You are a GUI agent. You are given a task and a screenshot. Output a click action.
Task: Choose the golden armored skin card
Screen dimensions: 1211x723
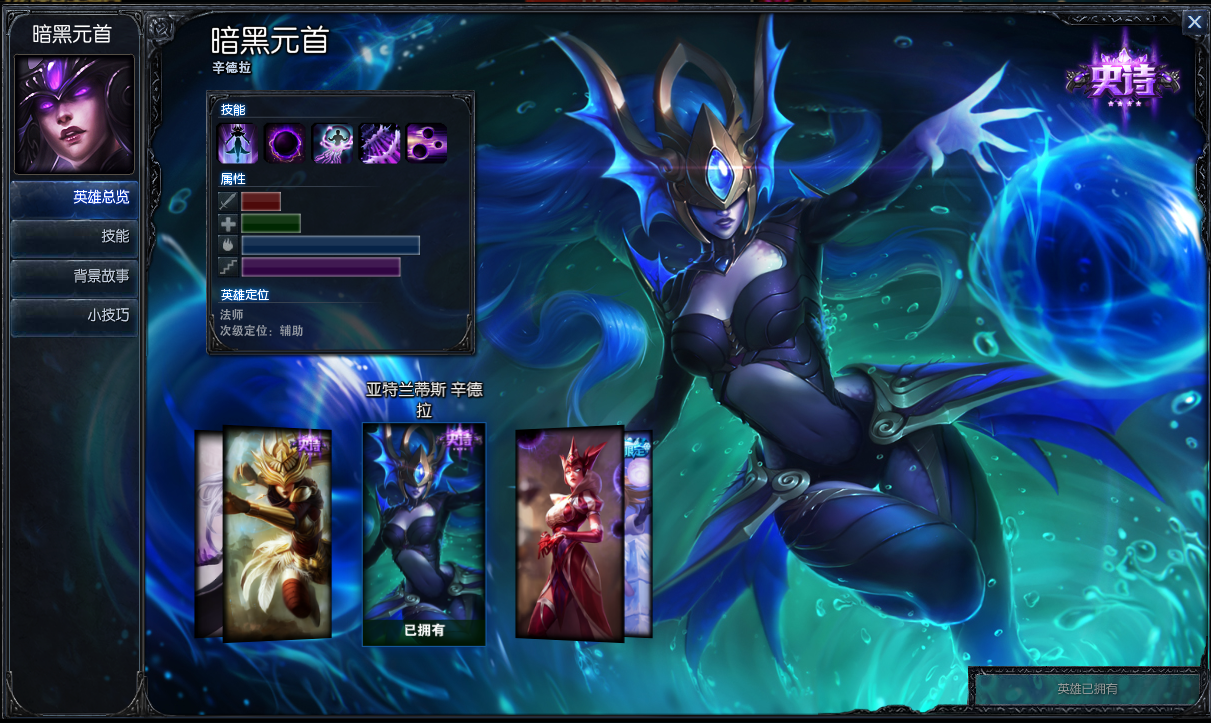(x=277, y=533)
